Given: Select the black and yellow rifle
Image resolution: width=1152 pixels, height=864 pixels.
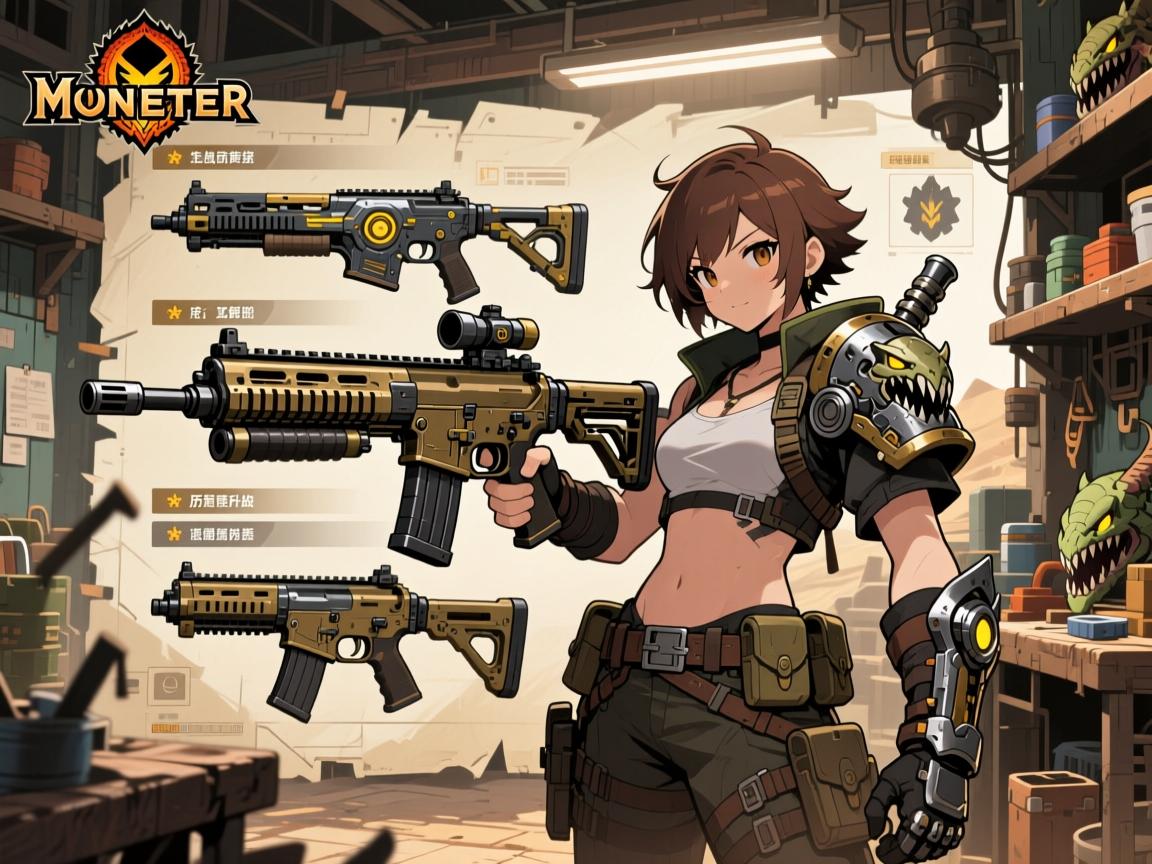Looking at the screenshot, I should pos(370,232).
